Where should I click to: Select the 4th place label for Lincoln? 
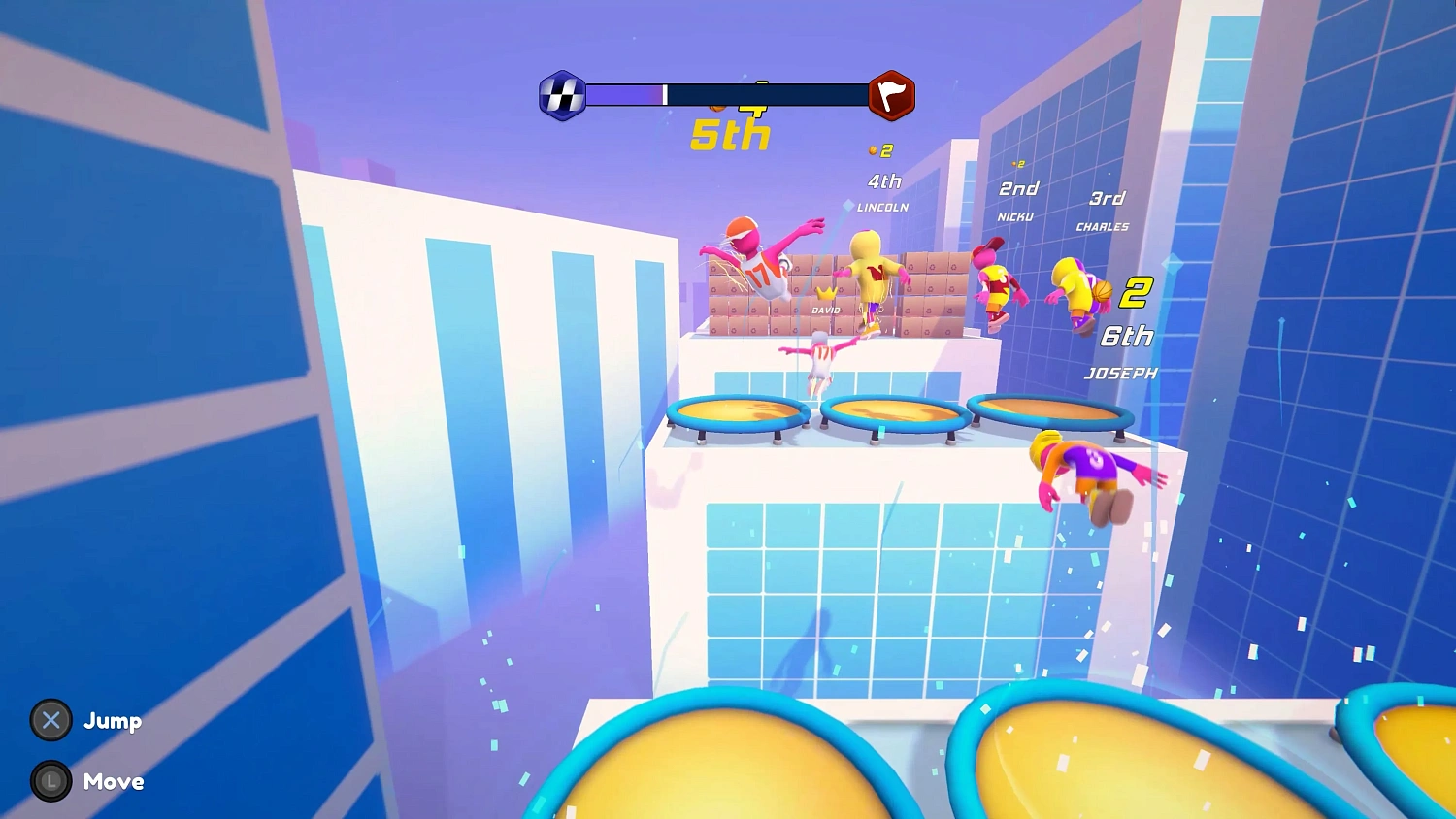884,181
